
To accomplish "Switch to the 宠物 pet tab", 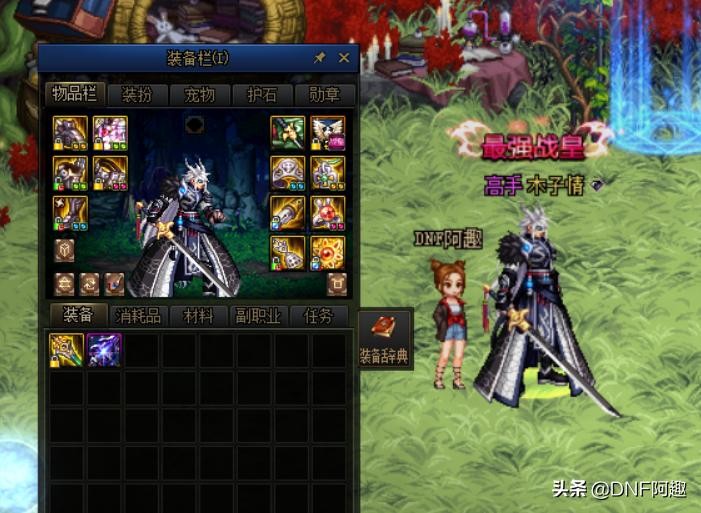I will [x=199, y=95].
